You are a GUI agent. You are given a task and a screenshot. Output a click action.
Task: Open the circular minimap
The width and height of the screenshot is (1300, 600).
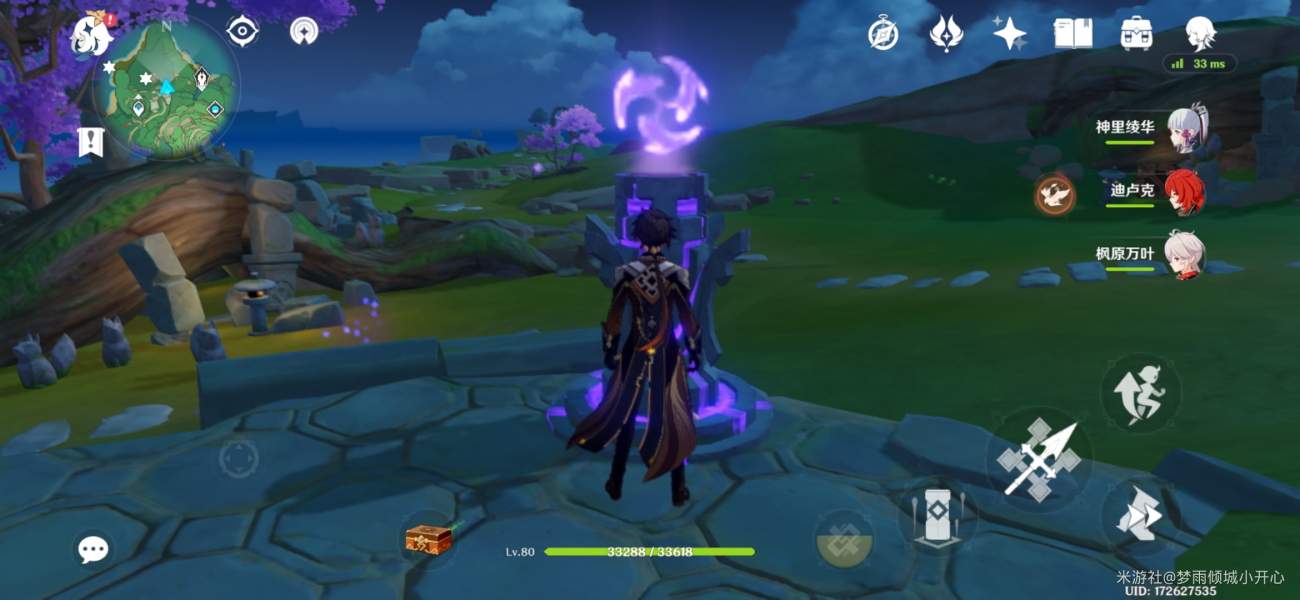tap(166, 88)
